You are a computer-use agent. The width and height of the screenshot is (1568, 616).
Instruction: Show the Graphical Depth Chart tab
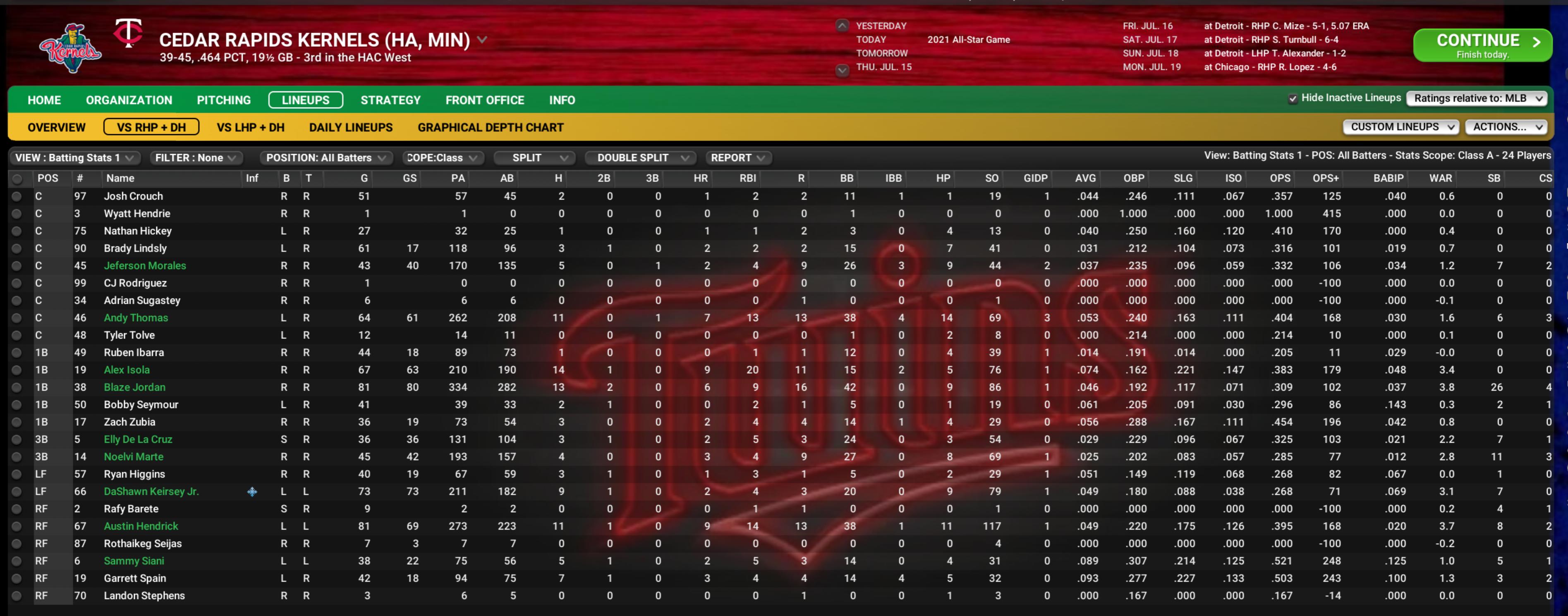(490, 127)
